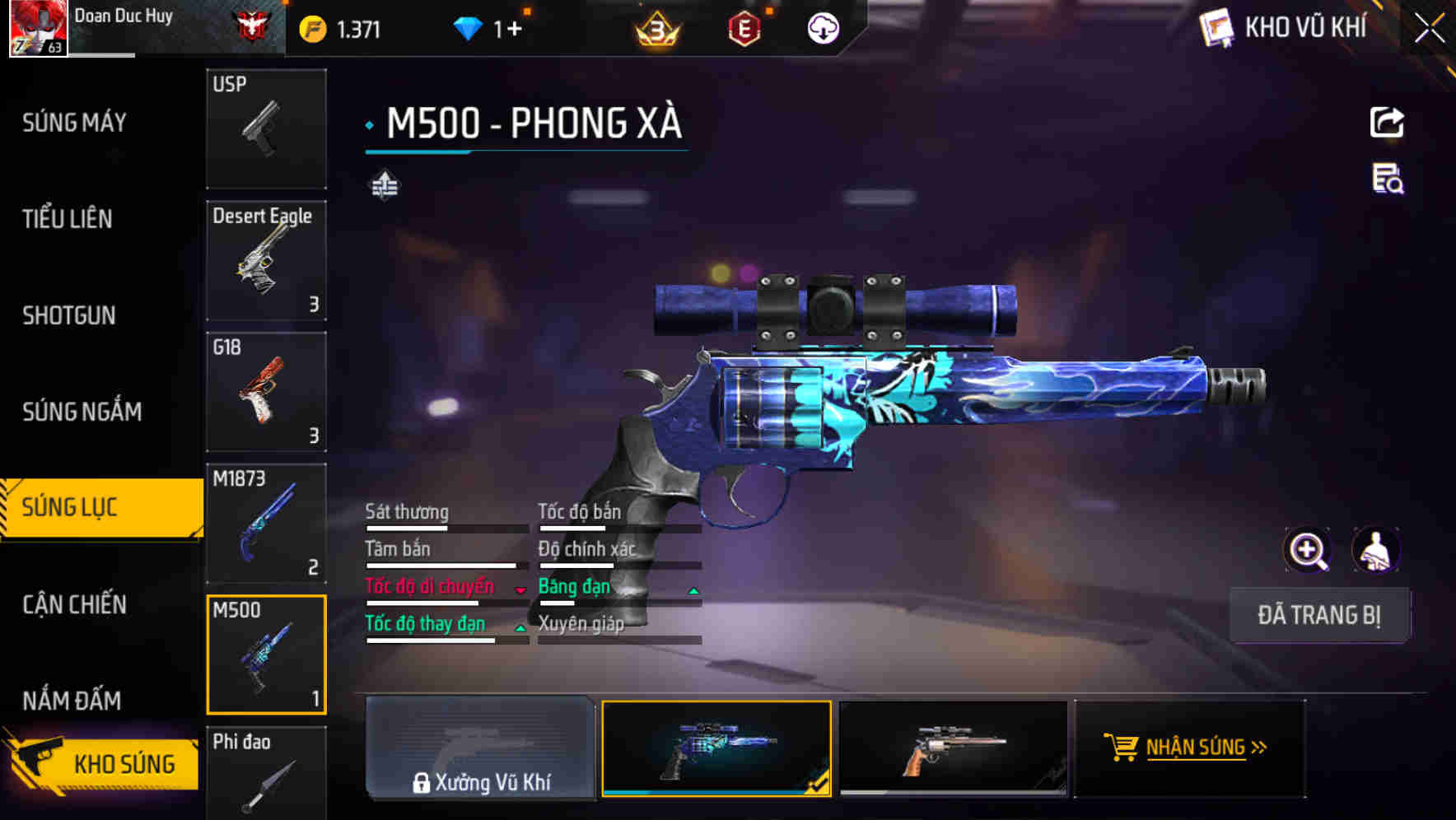Click the share weapon icon

tap(1387, 121)
